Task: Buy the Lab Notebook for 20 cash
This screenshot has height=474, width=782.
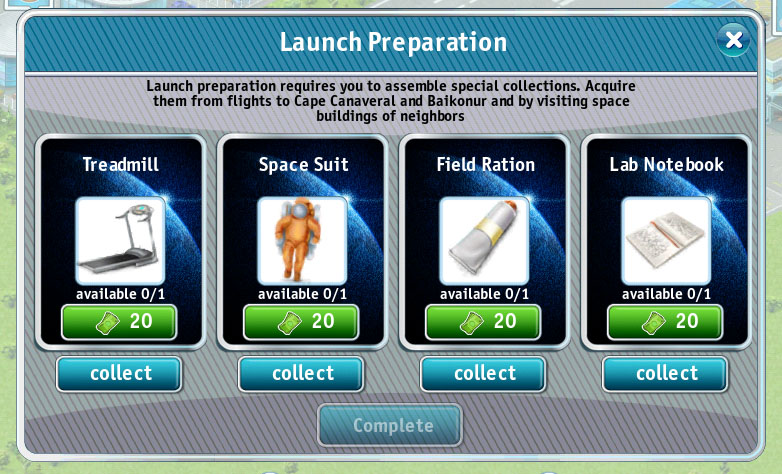Action: pos(665,322)
